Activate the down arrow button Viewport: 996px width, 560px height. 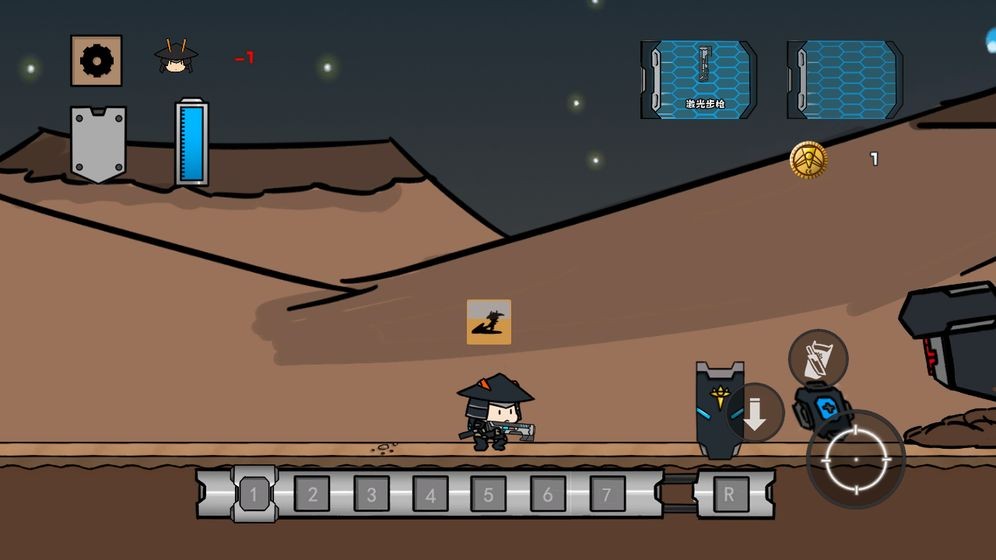pyautogui.click(x=755, y=413)
